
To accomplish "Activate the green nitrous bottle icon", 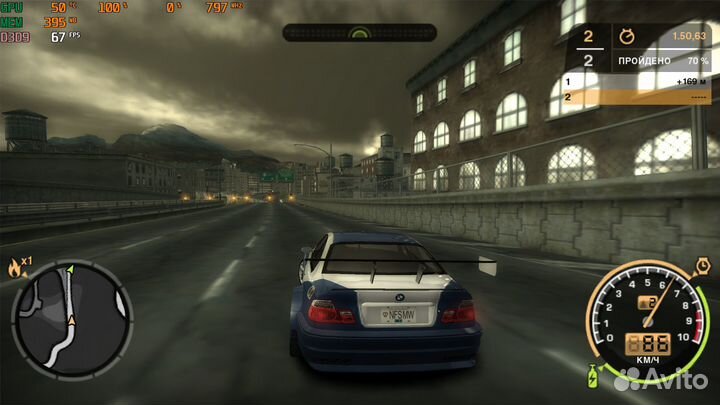I will pyautogui.click(x=592, y=378).
